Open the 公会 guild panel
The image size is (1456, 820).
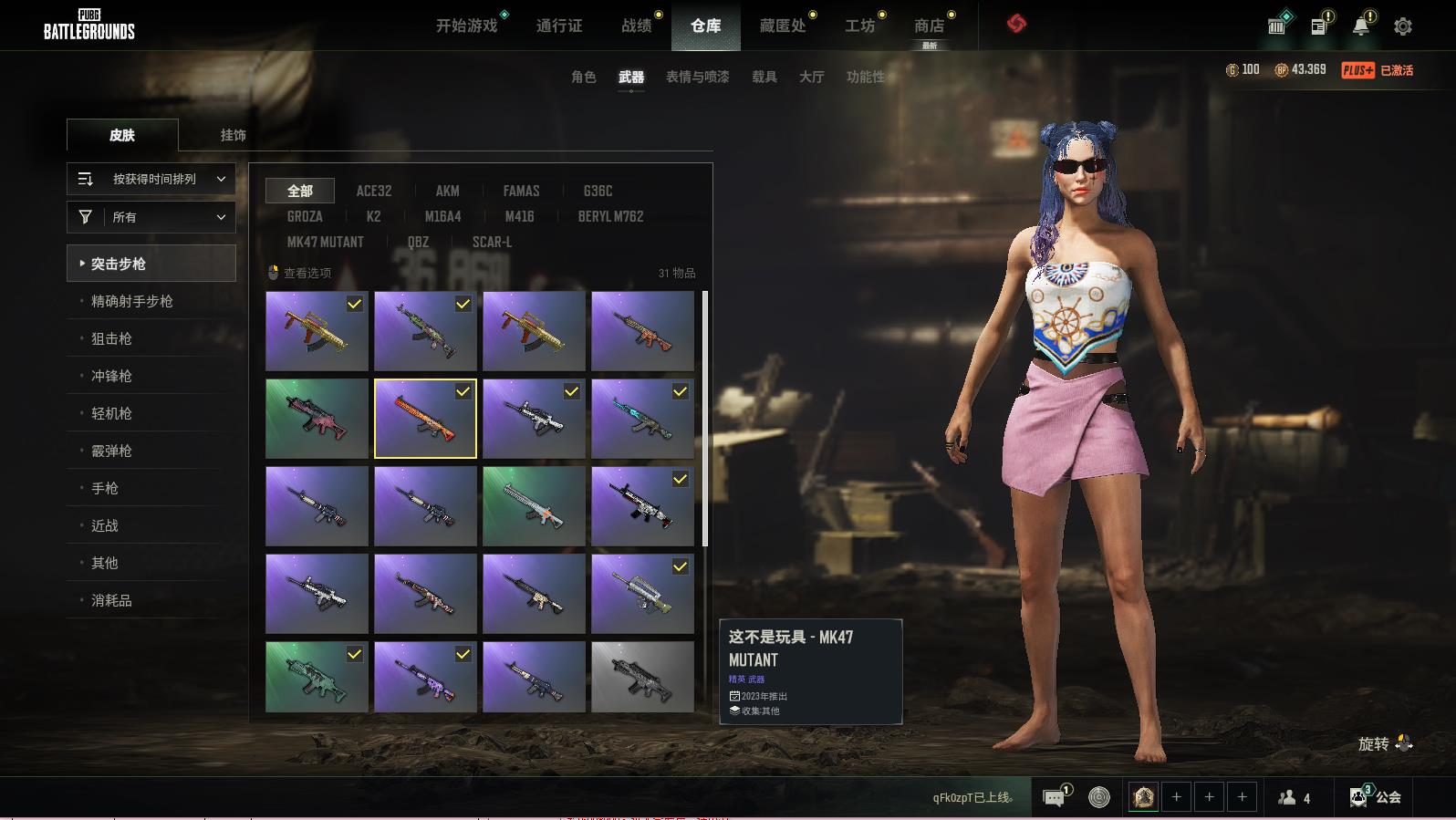point(1376,797)
